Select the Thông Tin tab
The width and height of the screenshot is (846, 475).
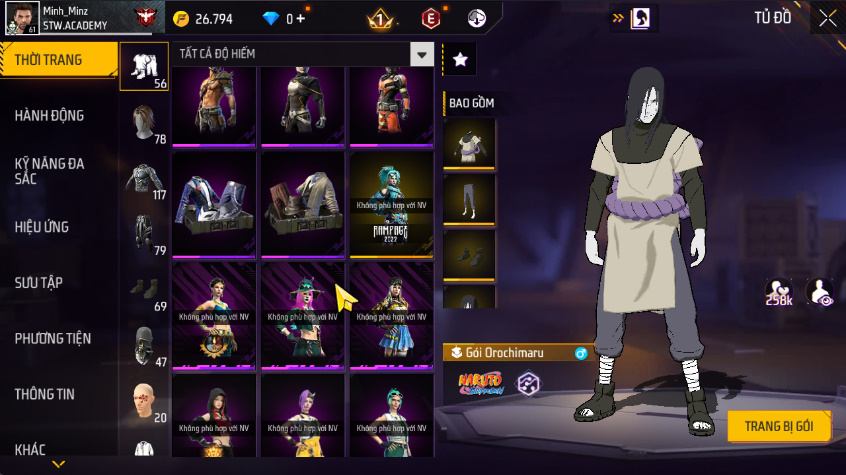(x=45, y=394)
